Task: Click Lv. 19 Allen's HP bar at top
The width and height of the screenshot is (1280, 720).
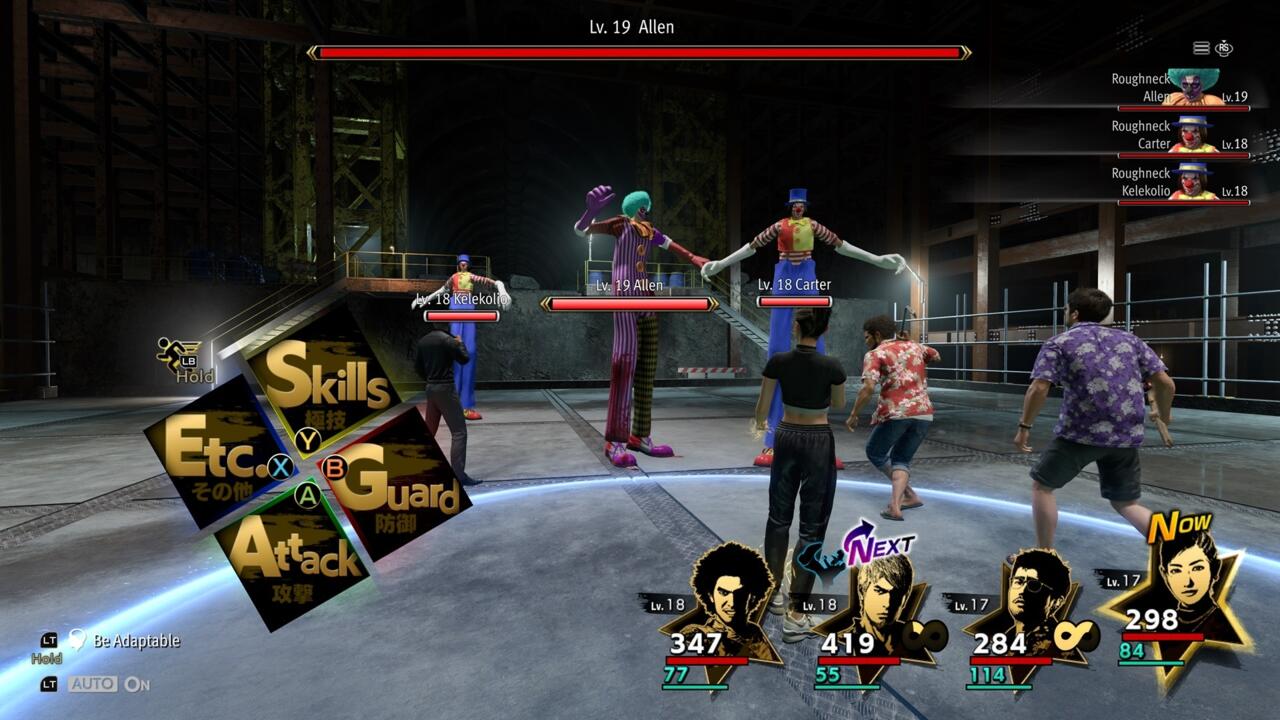Action: (x=640, y=48)
